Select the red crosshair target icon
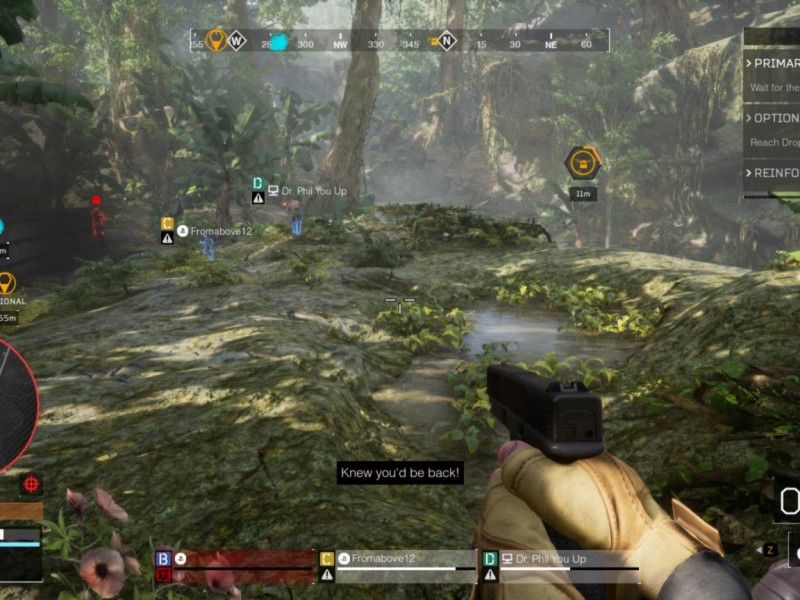Viewport: 800px width, 600px height. coord(32,484)
